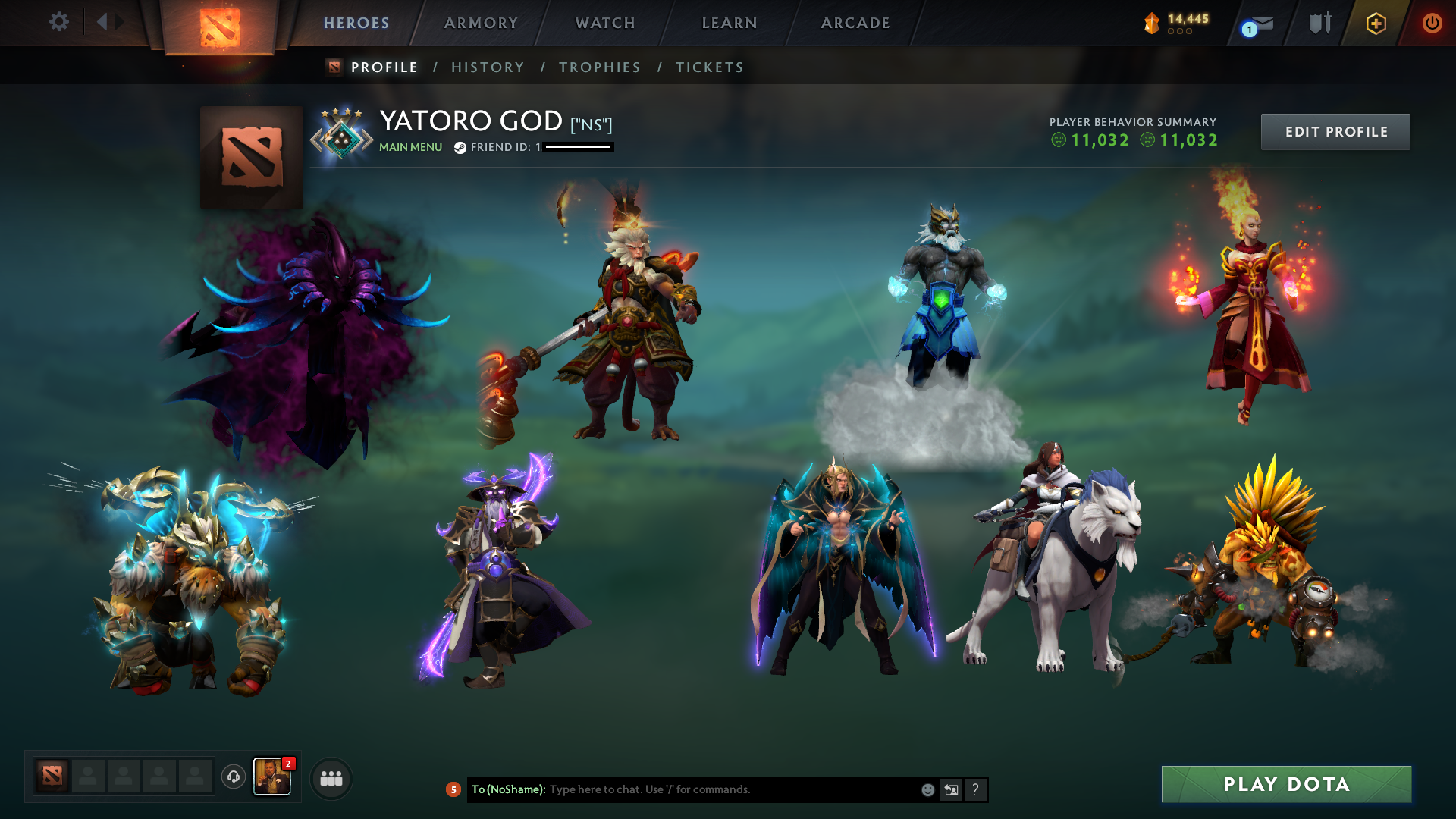Open the WATCH section
This screenshot has height=819, width=1456.
pyautogui.click(x=604, y=23)
